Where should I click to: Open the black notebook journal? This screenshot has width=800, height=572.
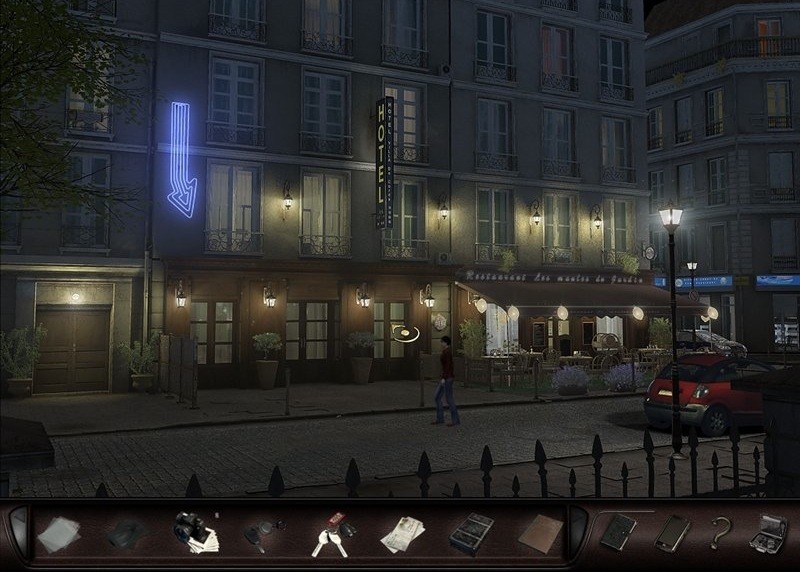coord(618,532)
